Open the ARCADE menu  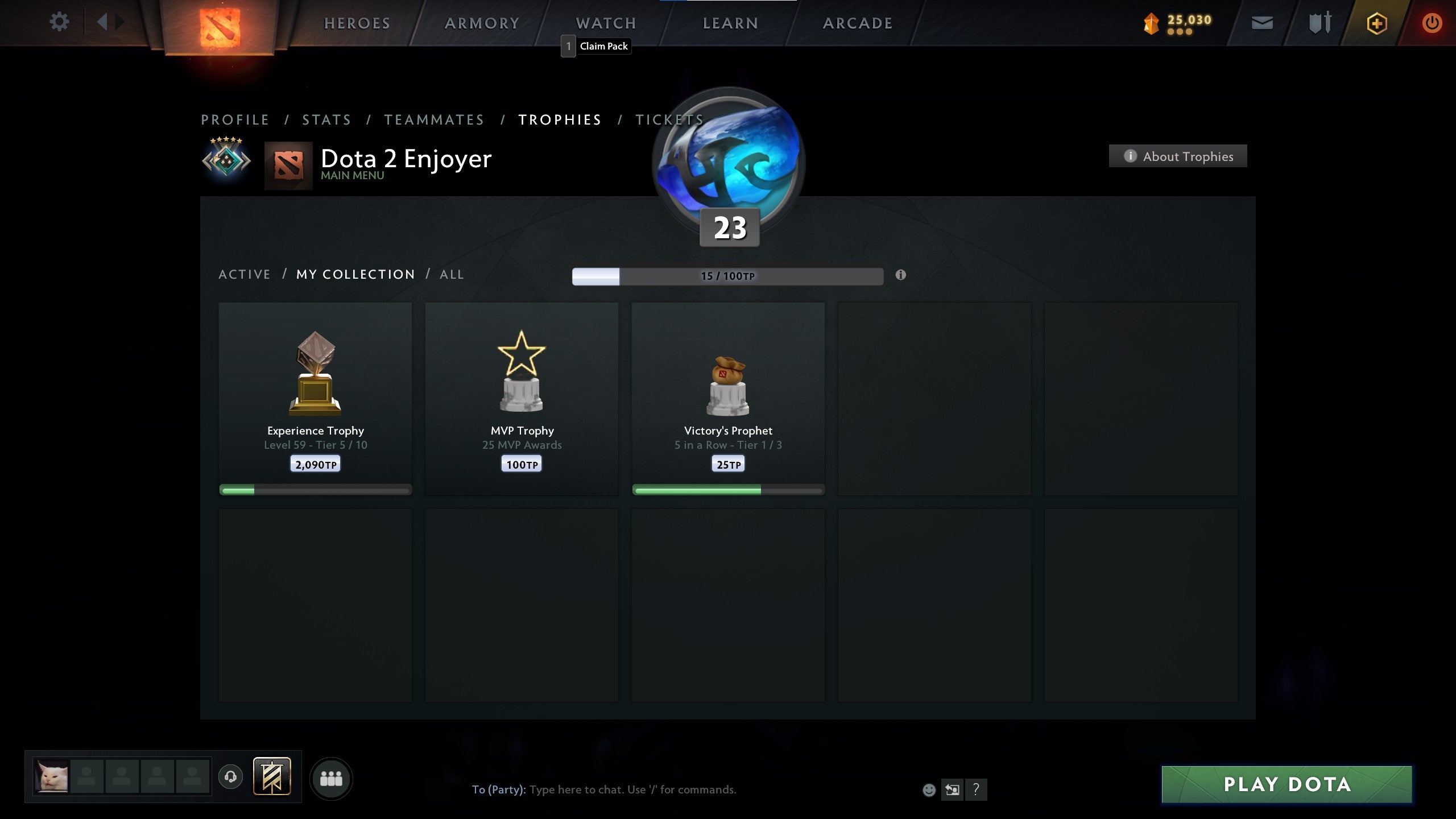pos(858,23)
